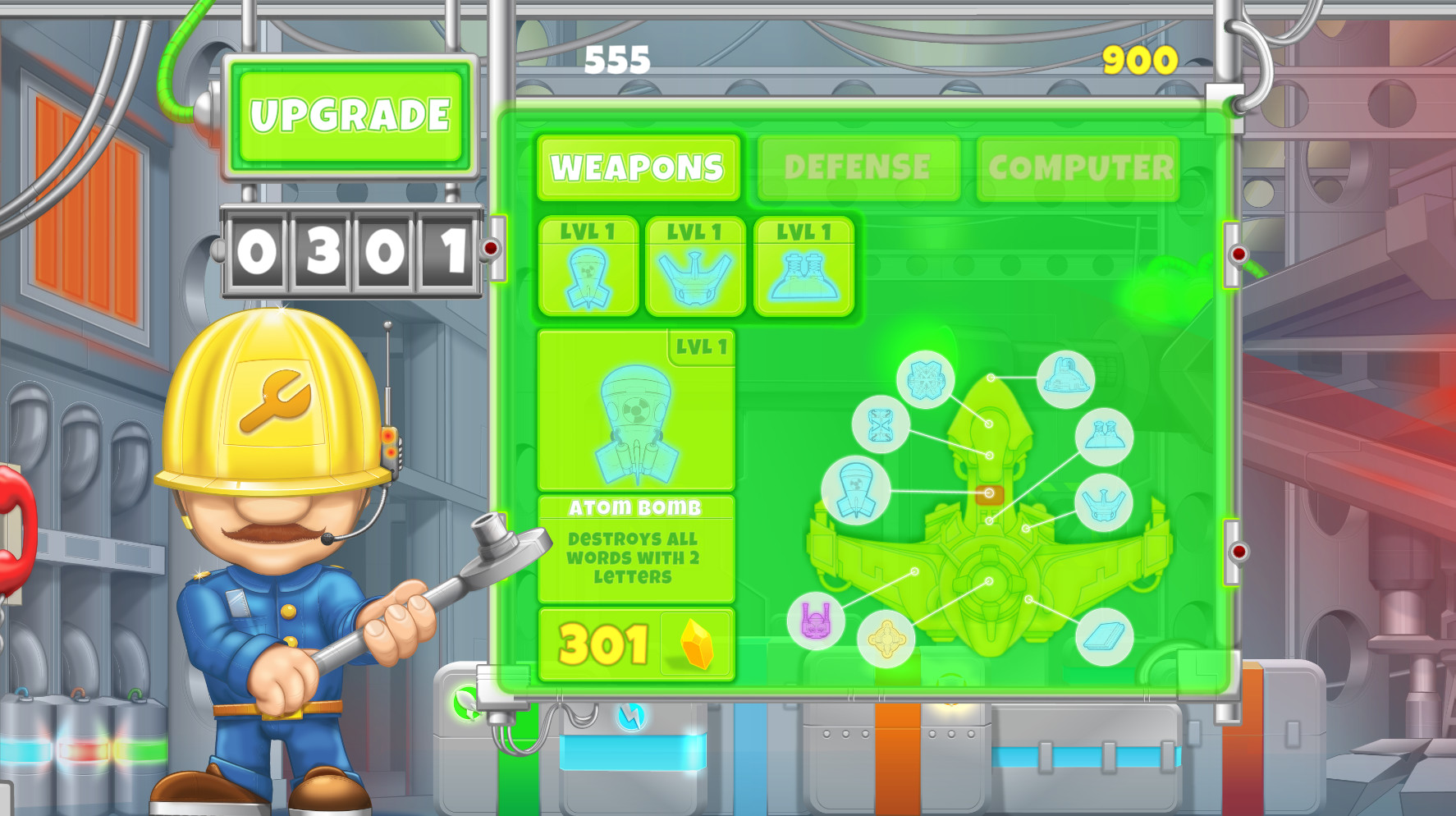The width and height of the screenshot is (1456, 816).
Task: Click the metal book upgrade icon bottom right
Action: click(1104, 636)
